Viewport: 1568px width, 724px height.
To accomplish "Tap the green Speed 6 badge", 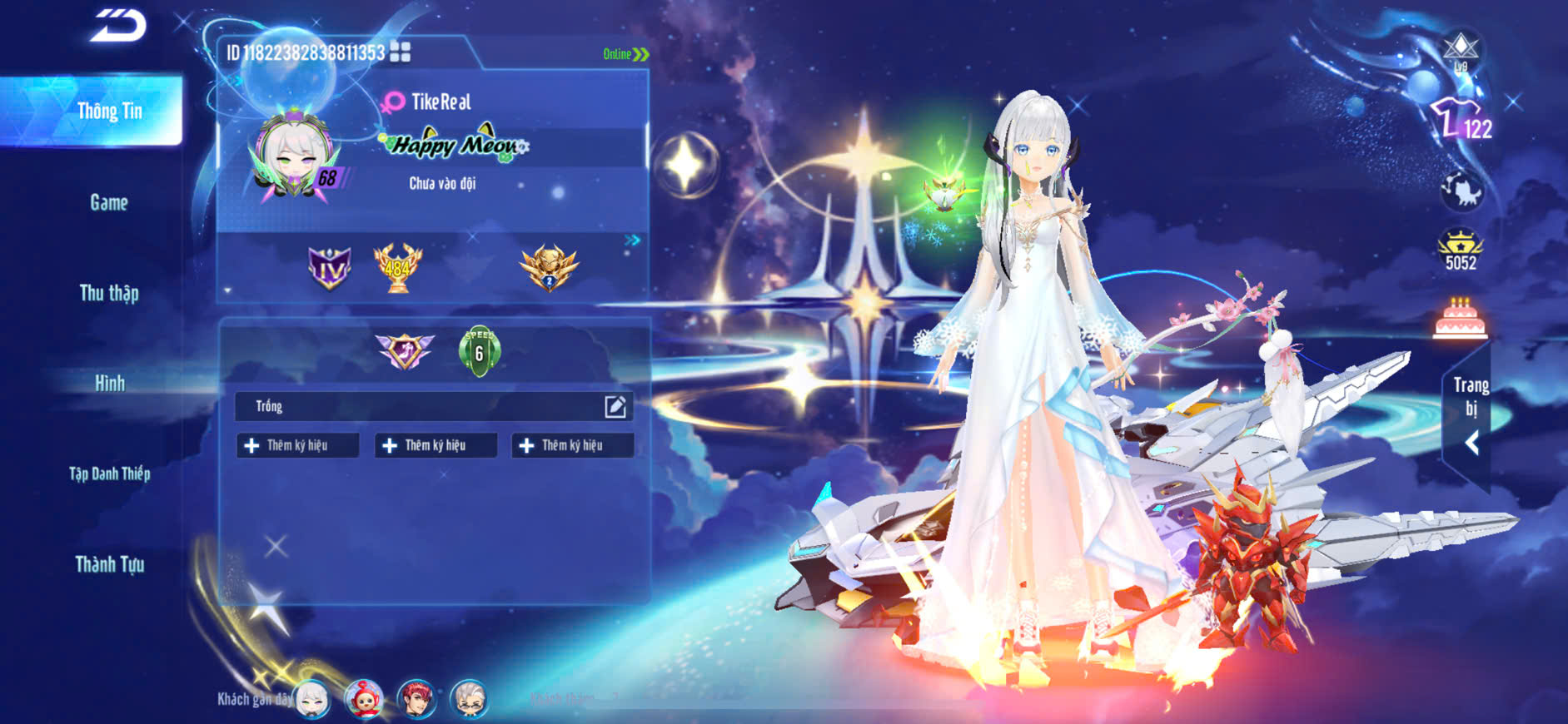I will click(x=479, y=351).
